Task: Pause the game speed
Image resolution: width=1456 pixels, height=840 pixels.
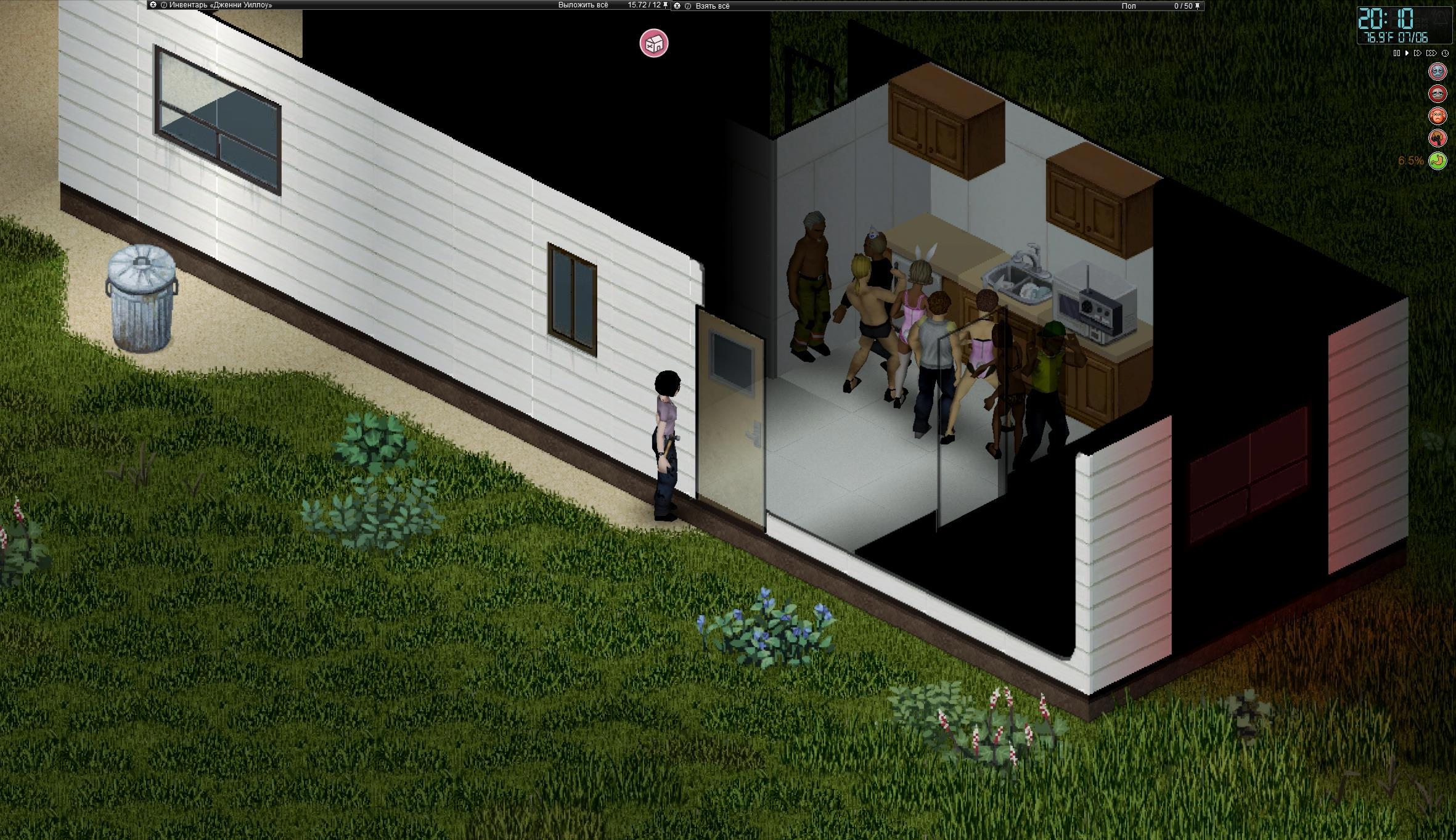Action: (1397, 54)
